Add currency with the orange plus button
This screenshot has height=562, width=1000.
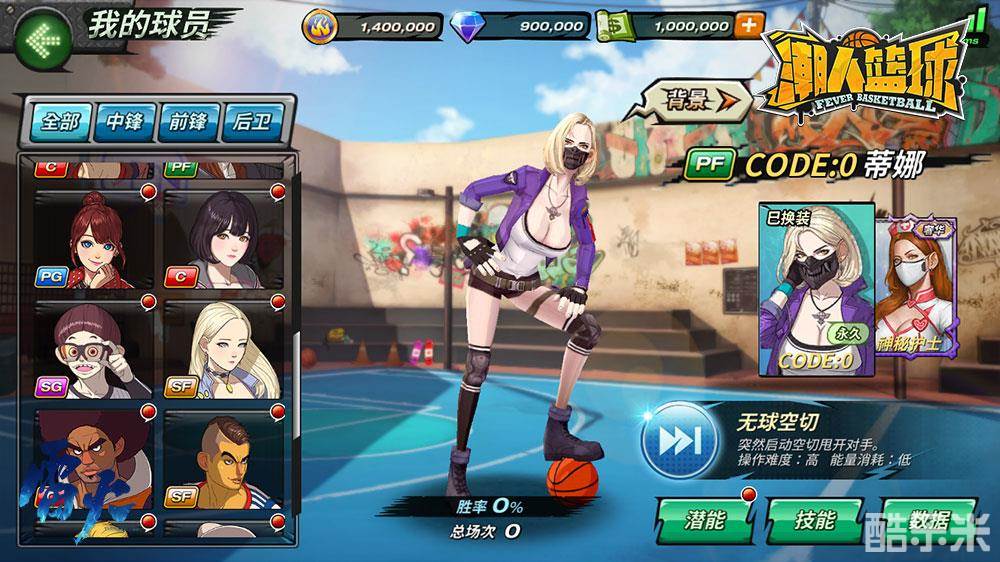747,26
